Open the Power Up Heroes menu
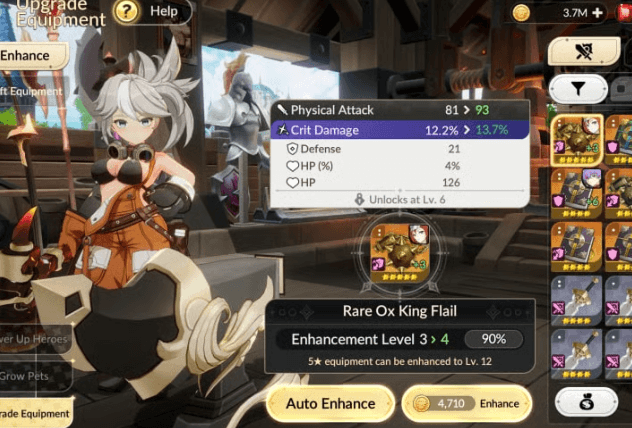The height and width of the screenshot is (428, 632). [35, 339]
